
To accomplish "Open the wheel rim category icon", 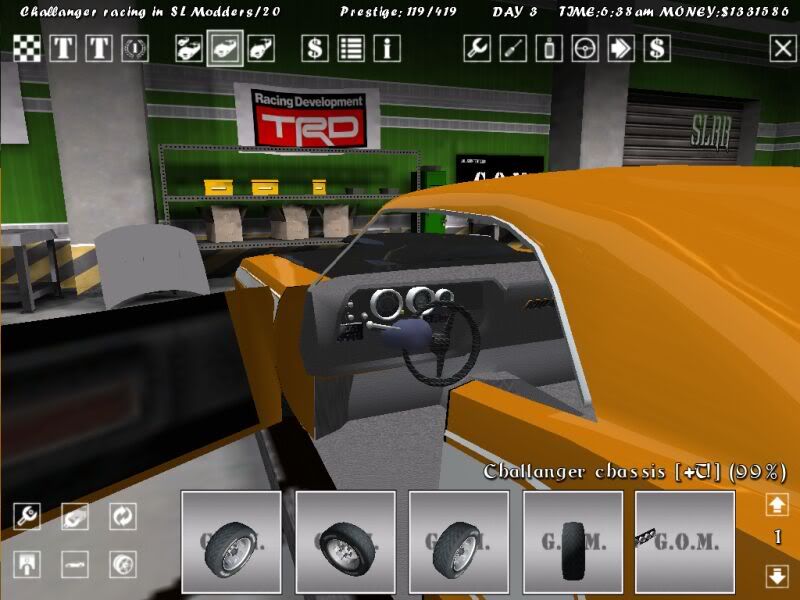I will [x=123, y=564].
